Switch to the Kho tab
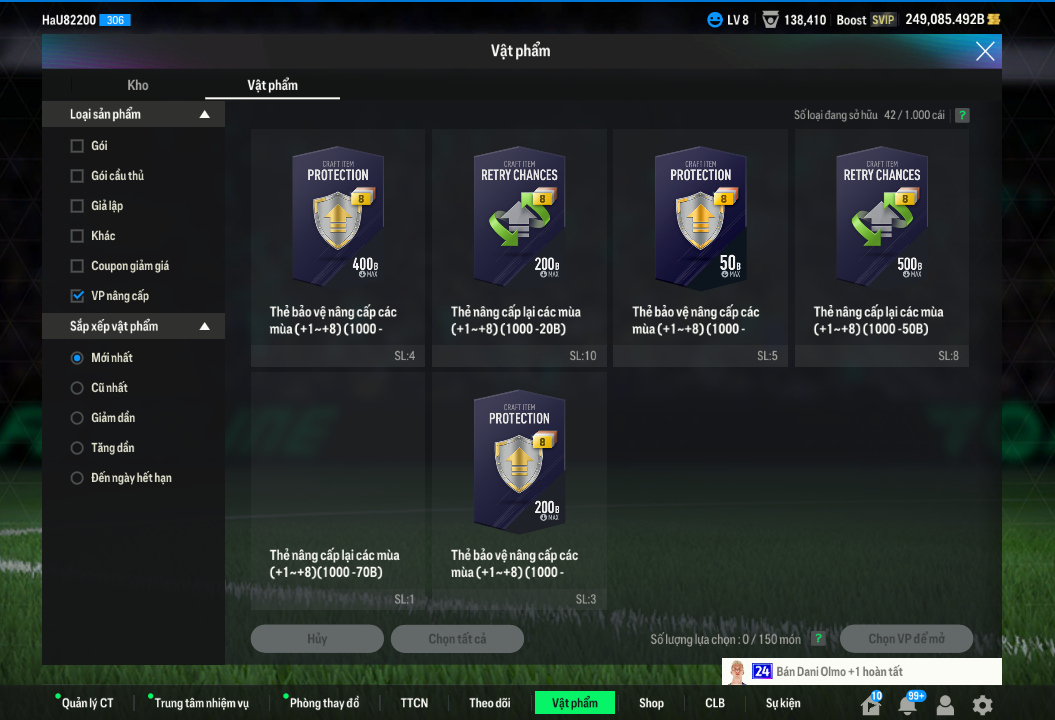Screen dimensions: 1055x720 tap(138, 85)
